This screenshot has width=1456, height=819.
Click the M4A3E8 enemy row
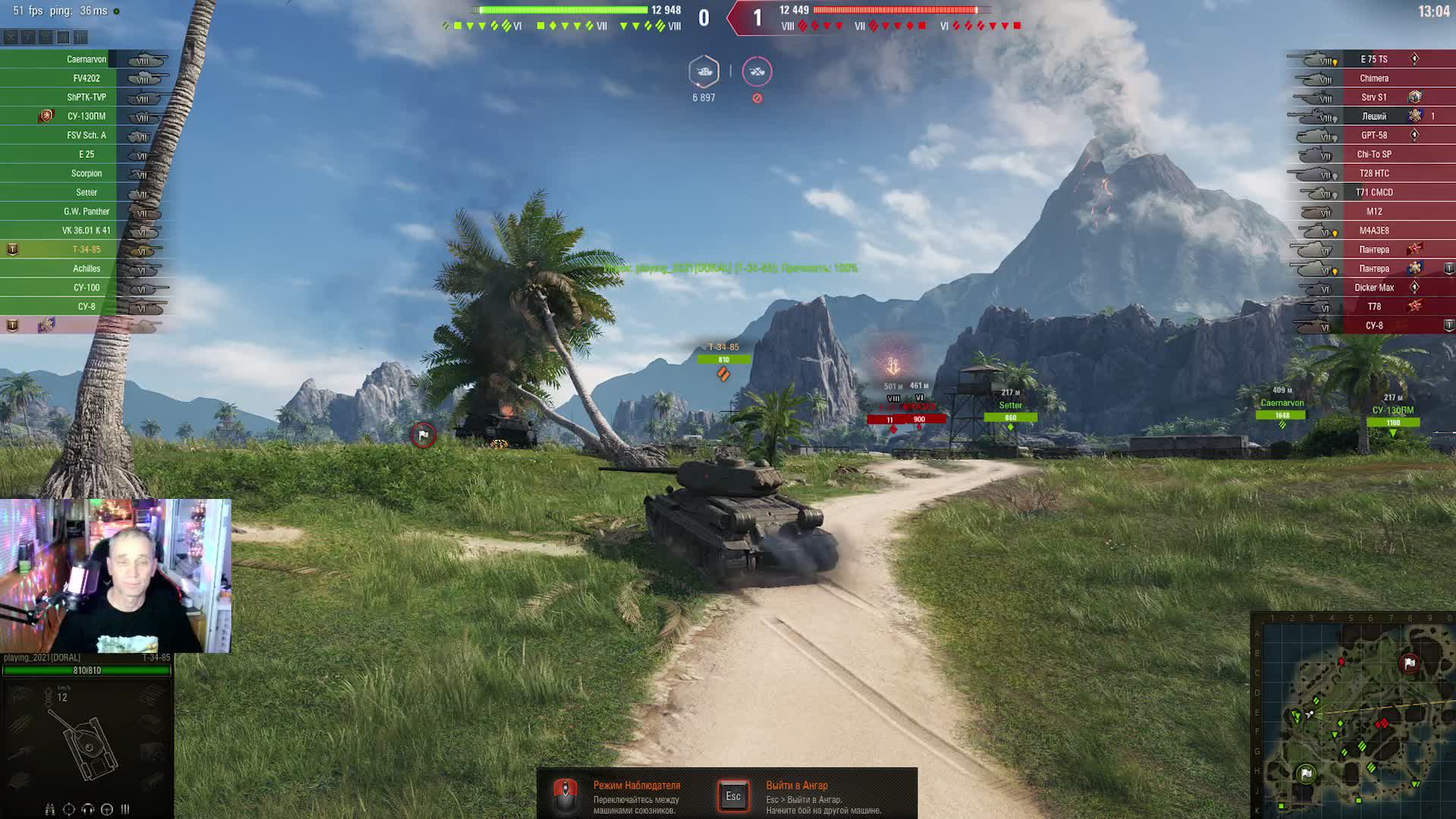coord(1373,231)
